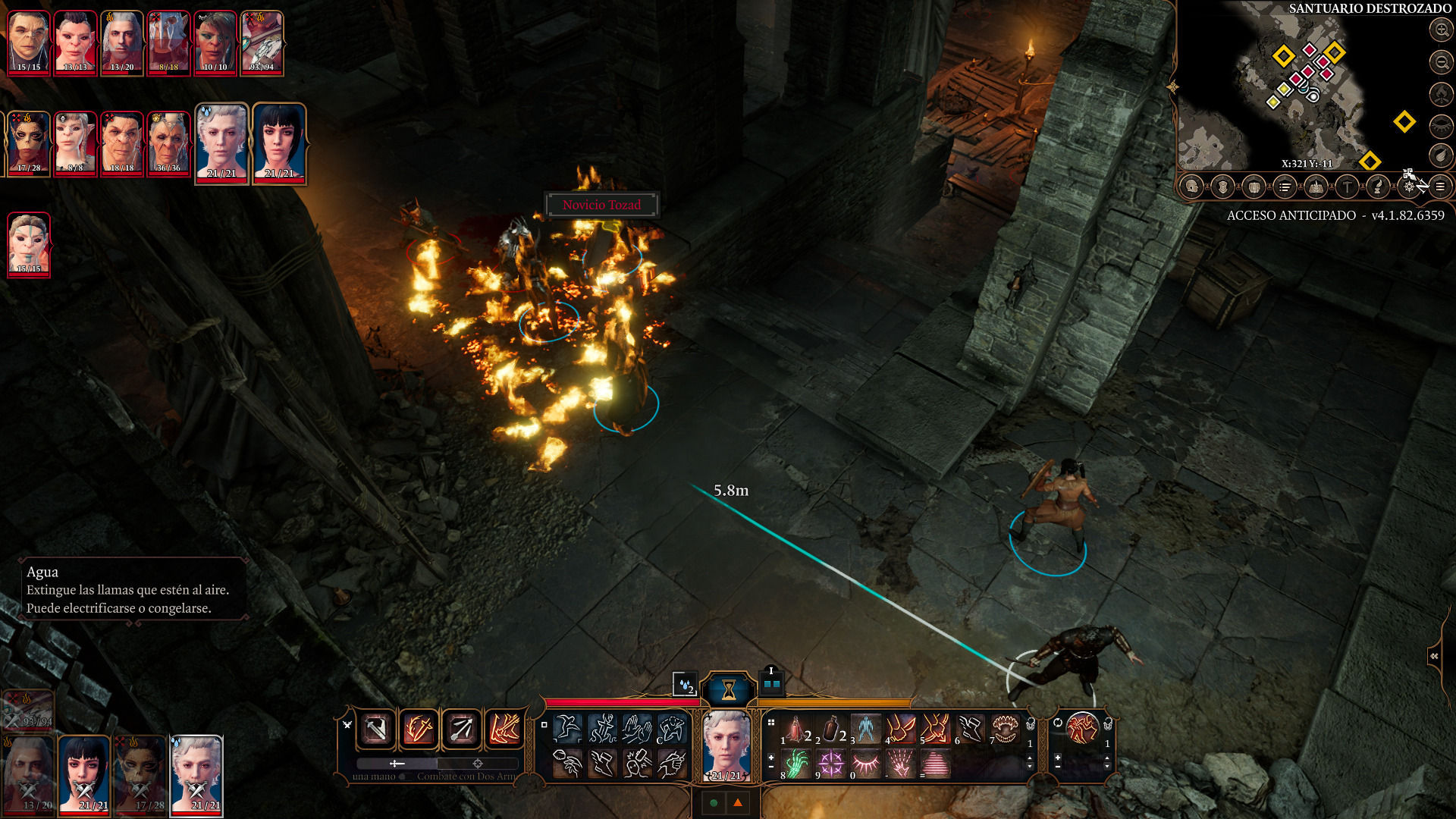Select the main-hand melee weapon attack

click(x=376, y=730)
